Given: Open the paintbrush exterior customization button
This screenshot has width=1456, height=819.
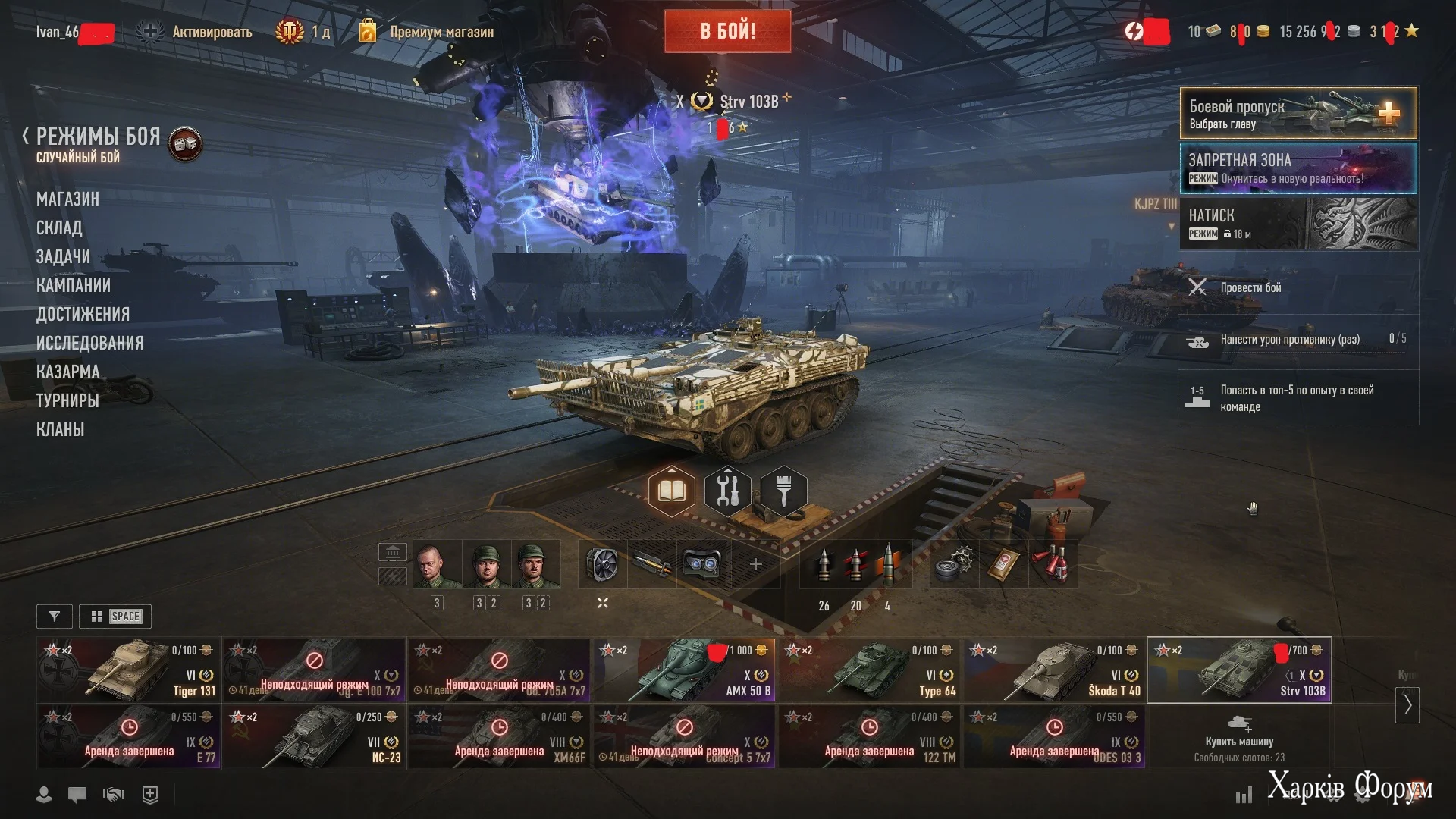Looking at the screenshot, I should tap(783, 491).
